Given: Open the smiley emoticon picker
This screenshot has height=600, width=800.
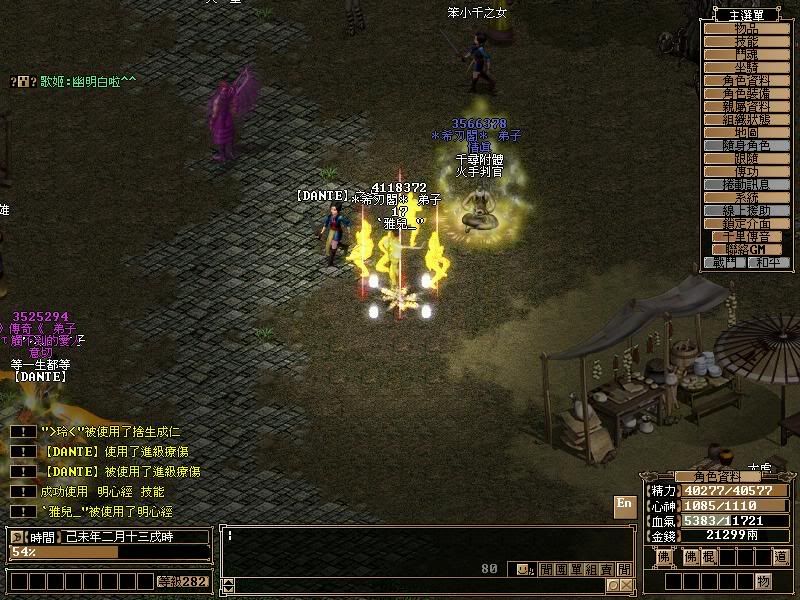Looking at the screenshot, I should click(523, 569).
